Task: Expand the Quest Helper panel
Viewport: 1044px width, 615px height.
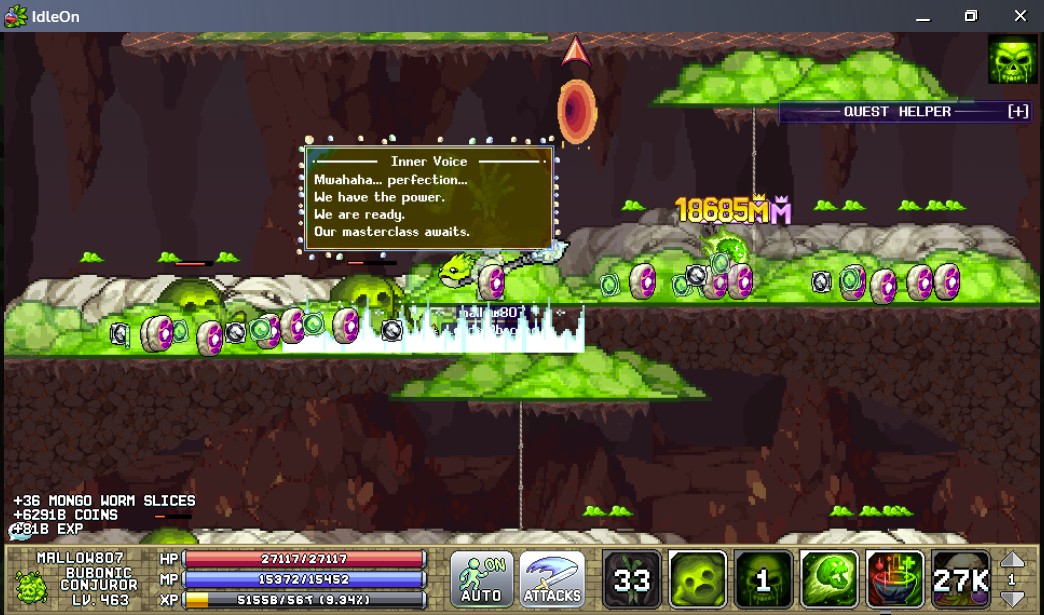Action: pyautogui.click(x=1018, y=111)
